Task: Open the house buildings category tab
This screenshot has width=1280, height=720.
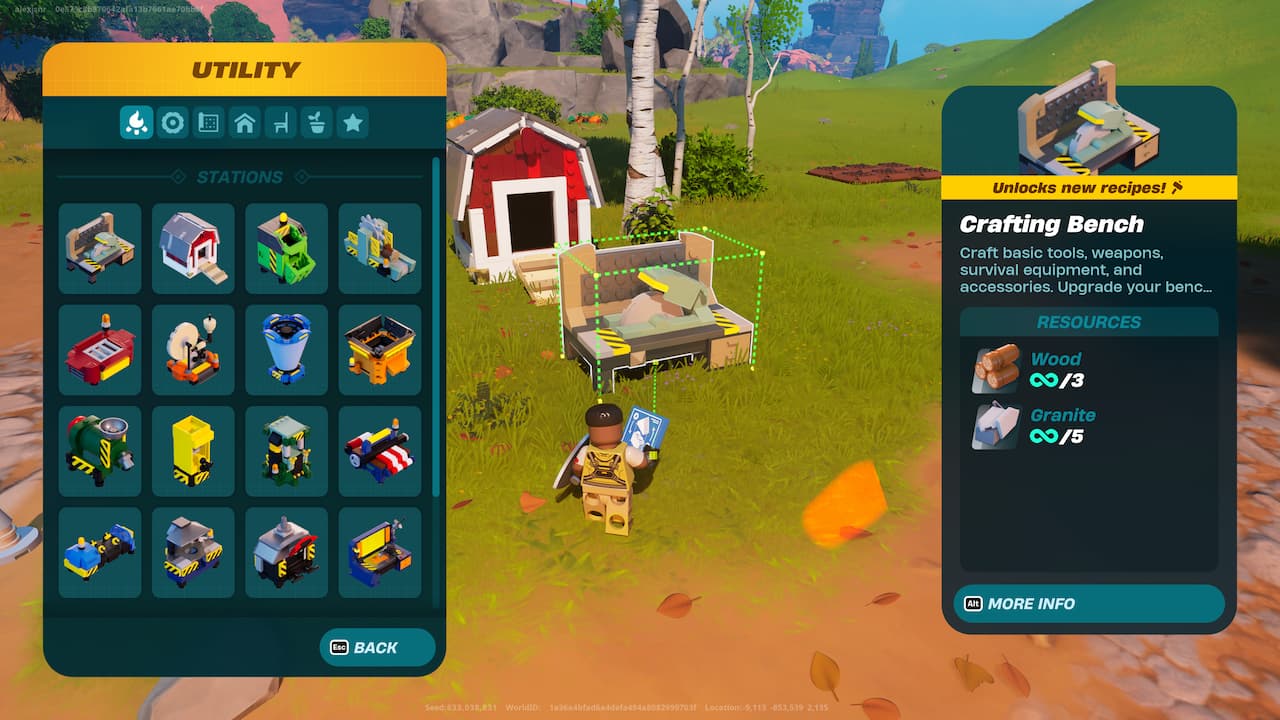Action: 244,123
